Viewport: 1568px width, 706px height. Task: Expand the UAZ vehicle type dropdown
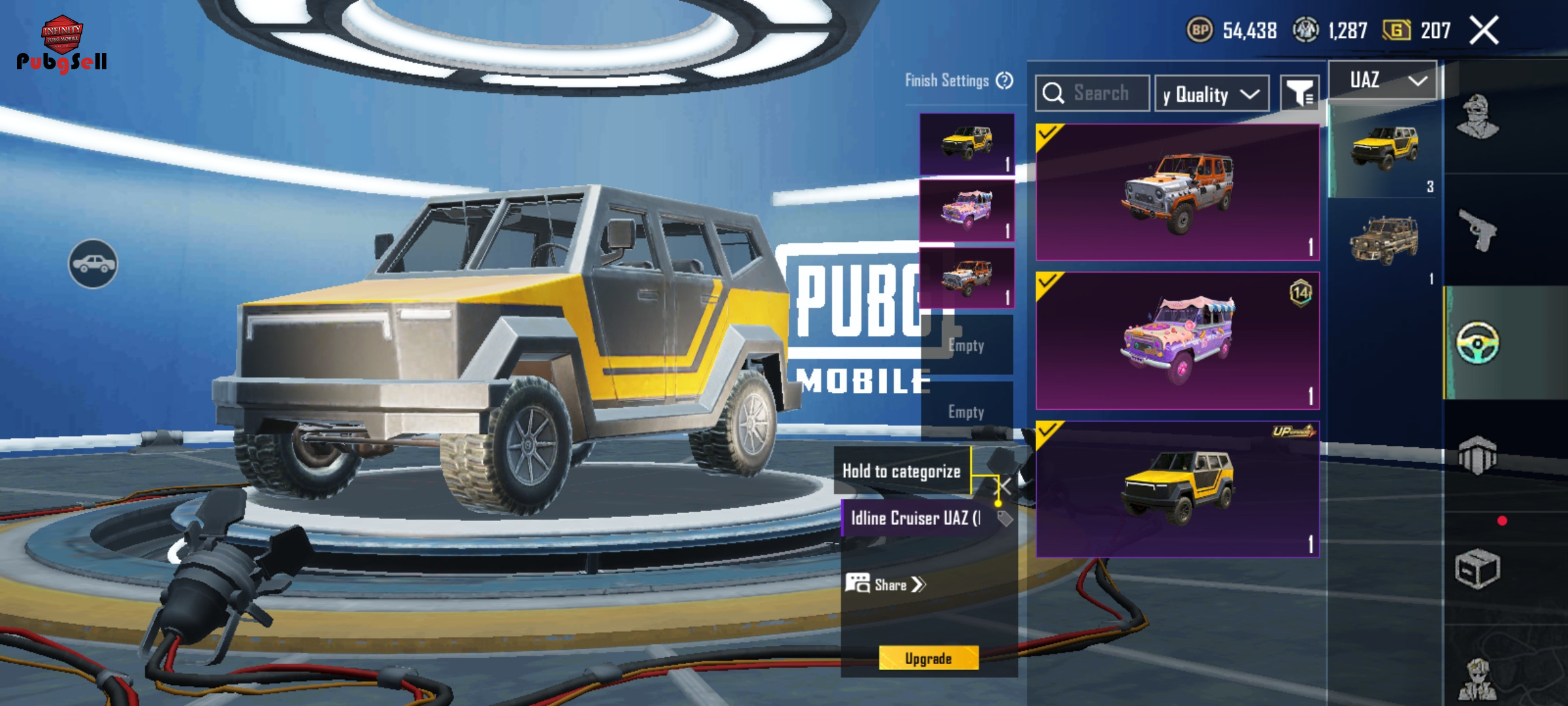[x=1383, y=81]
